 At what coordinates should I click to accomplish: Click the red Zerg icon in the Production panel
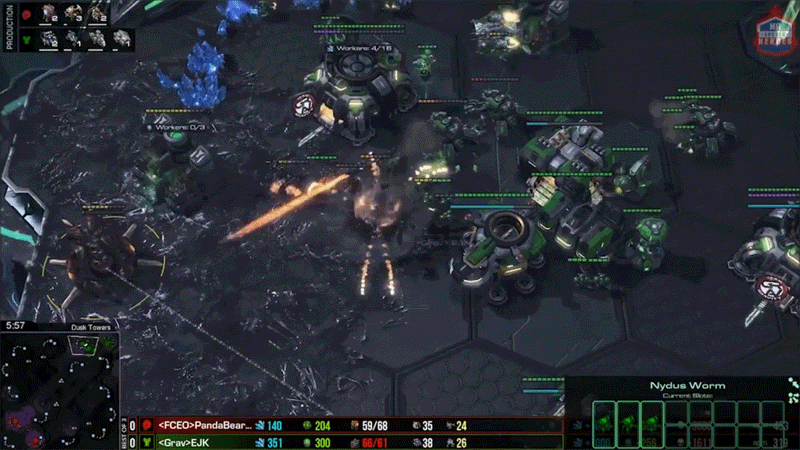point(24,15)
